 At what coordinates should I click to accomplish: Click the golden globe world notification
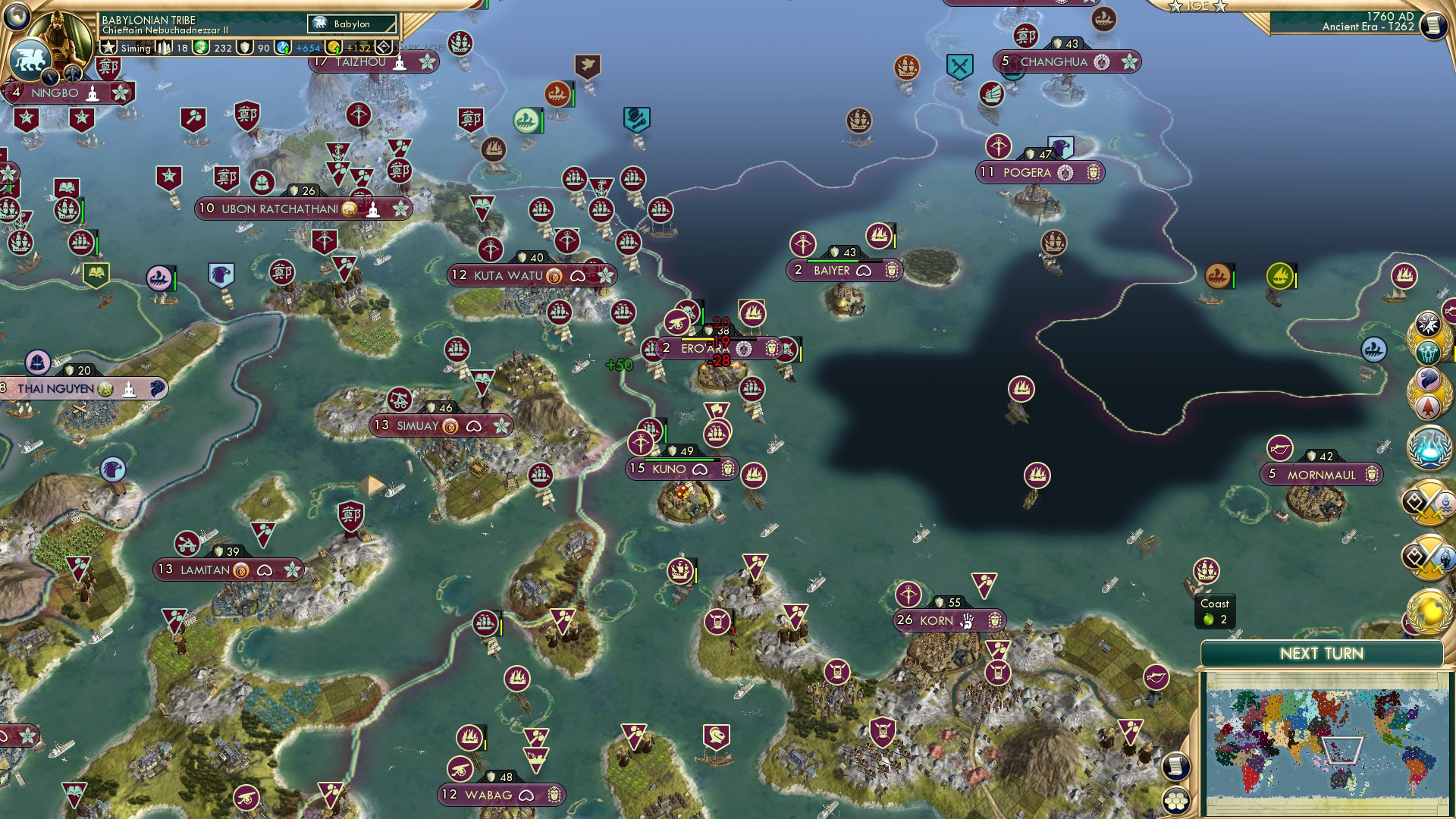coord(1429,611)
